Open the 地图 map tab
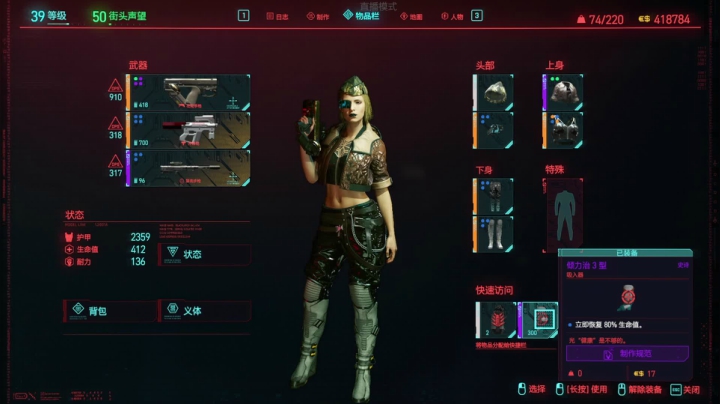 click(411, 16)
